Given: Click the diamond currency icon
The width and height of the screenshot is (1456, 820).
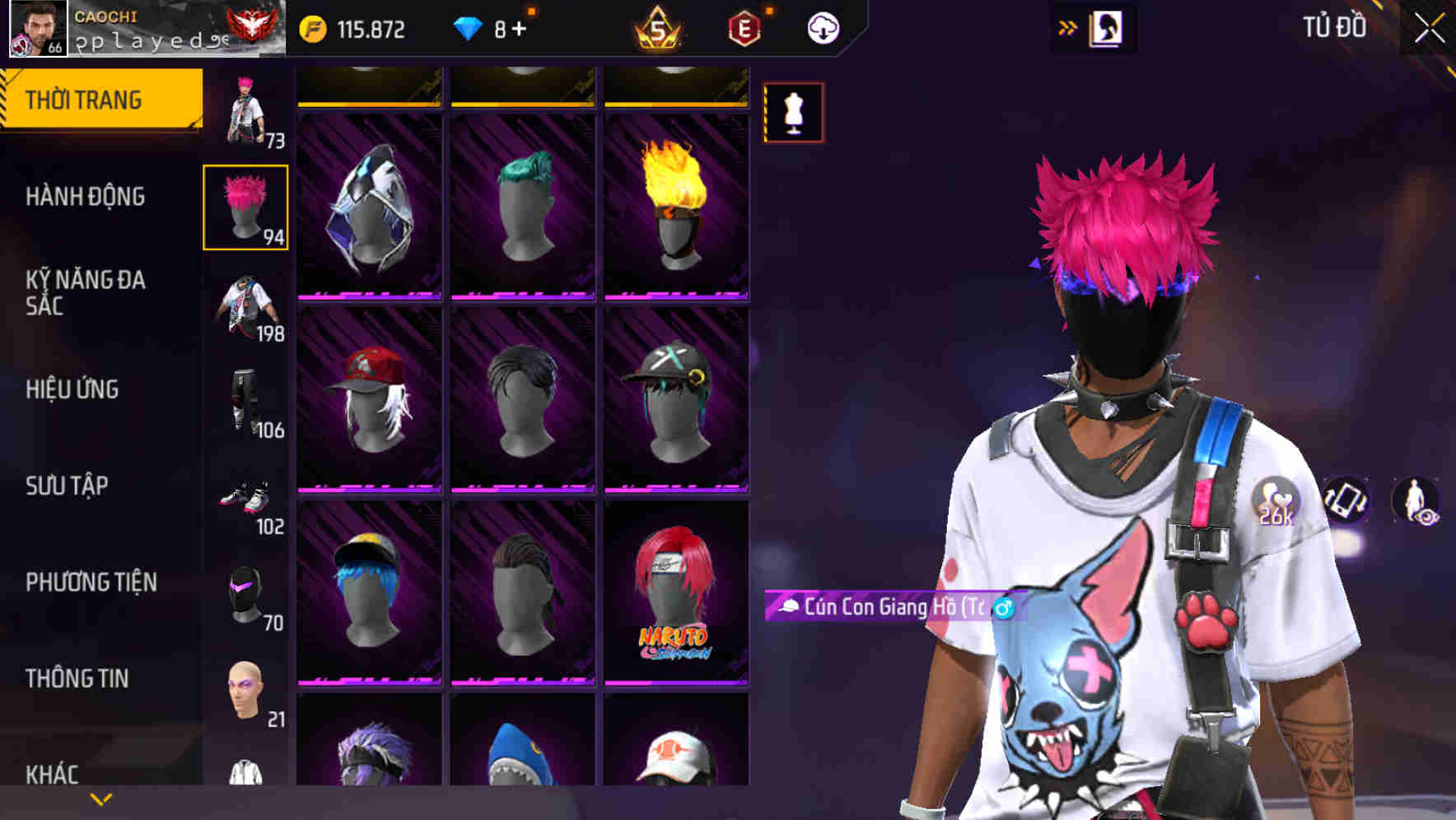Looking at the screenshot, I should 469,26.
